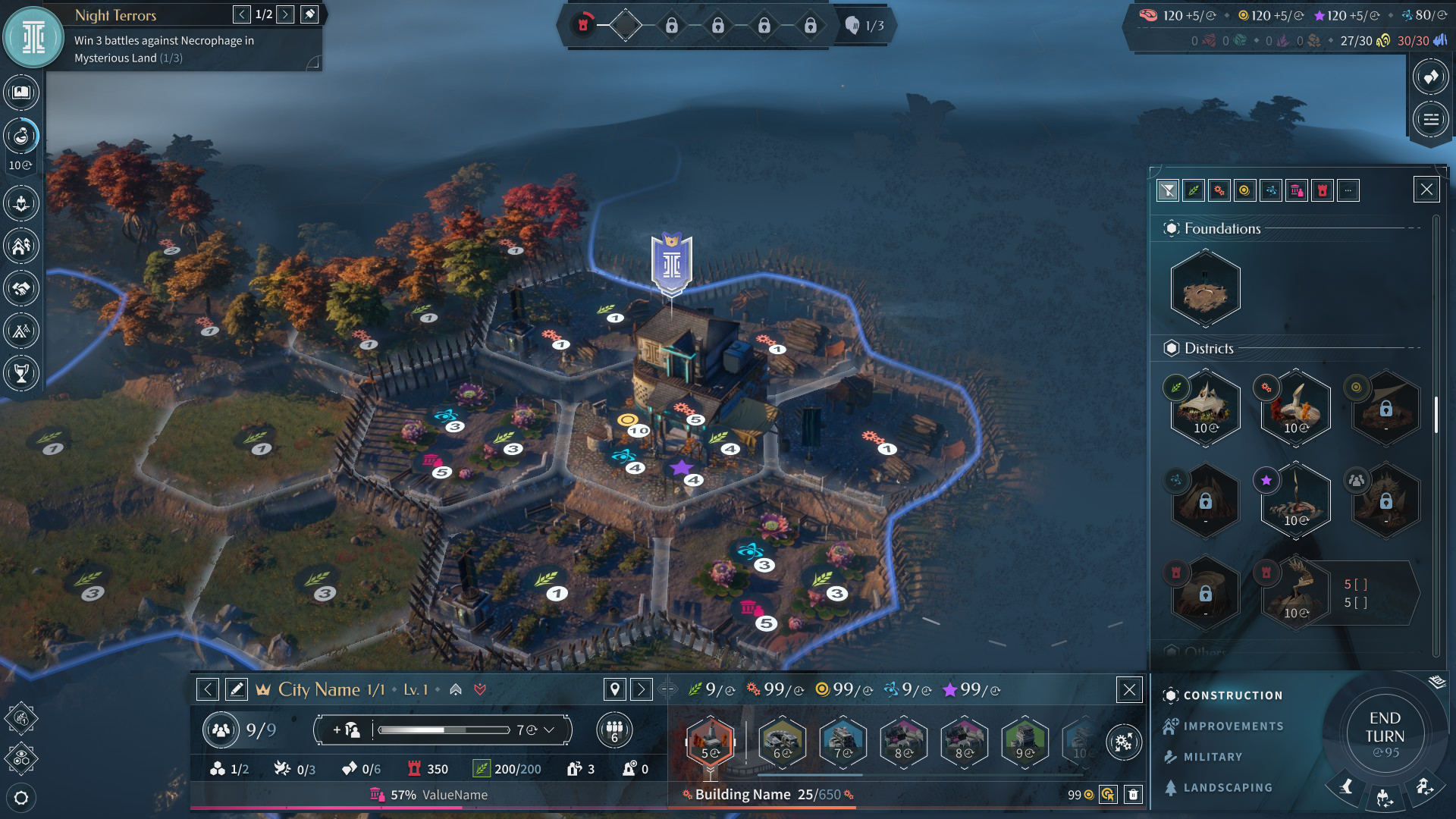Open the population growth dropdown

[549, 730]
